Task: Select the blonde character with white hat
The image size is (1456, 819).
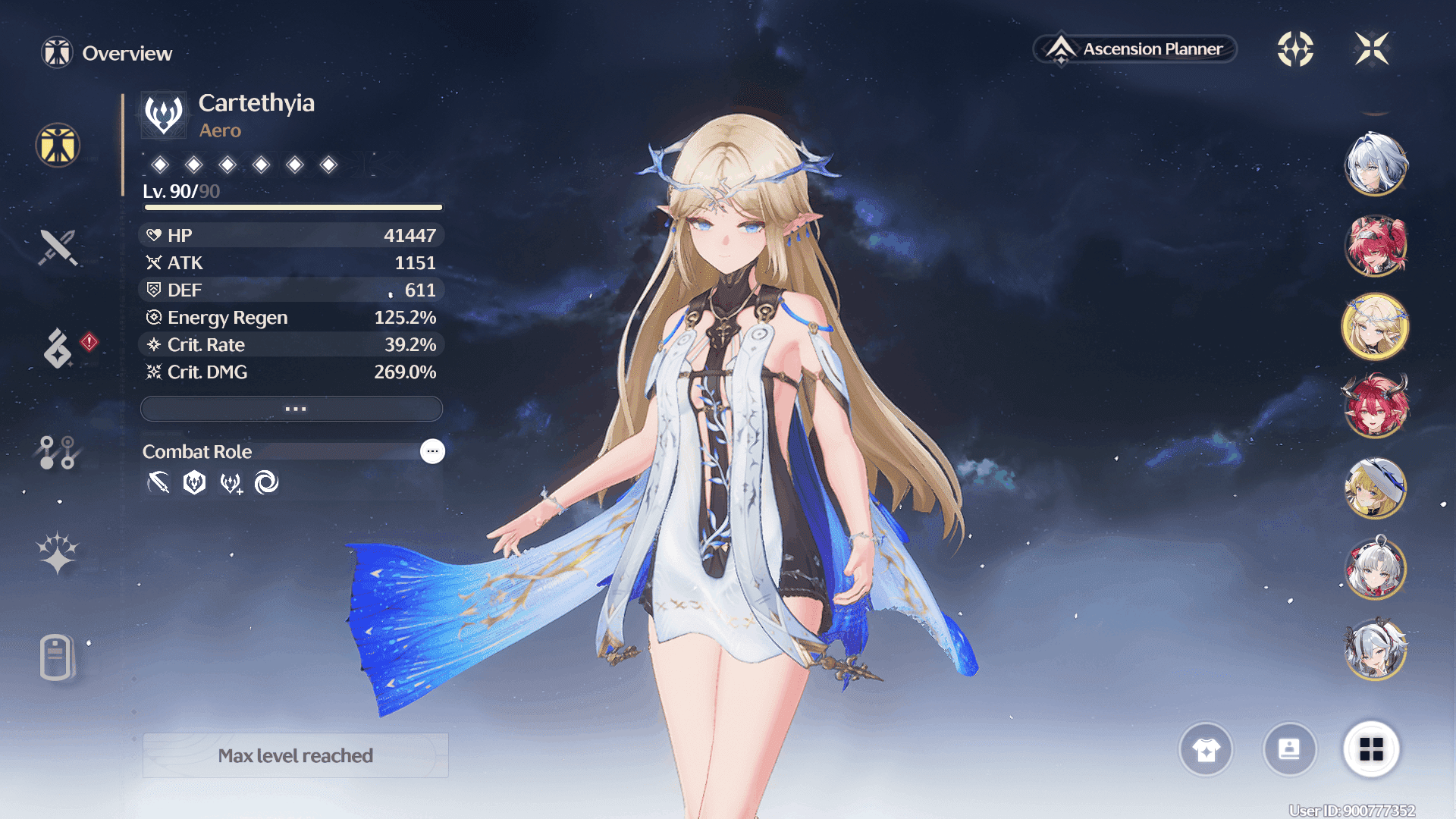Action: coord(1375,488)
